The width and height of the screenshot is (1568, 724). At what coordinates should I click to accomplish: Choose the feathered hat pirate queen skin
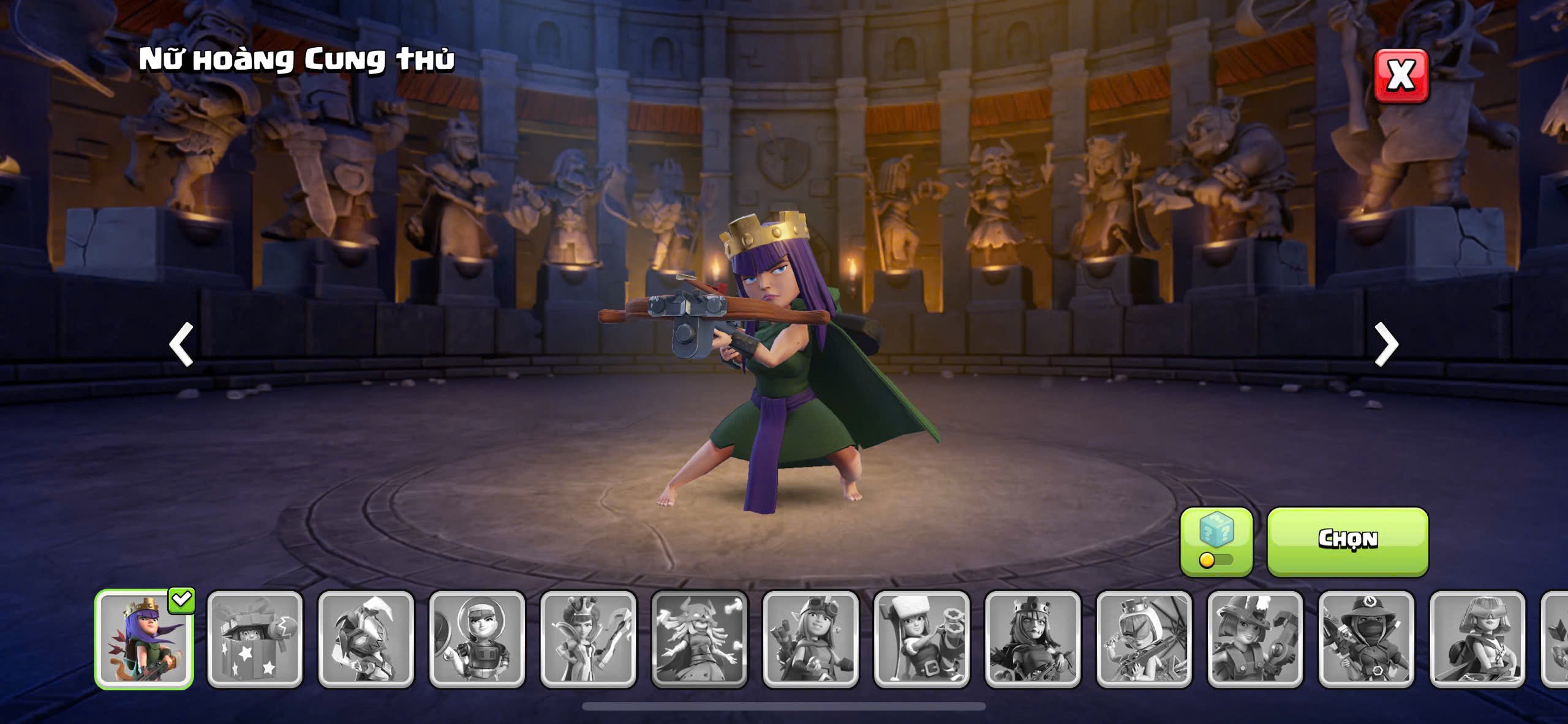pyautogui.click(x=1256, y=639)
